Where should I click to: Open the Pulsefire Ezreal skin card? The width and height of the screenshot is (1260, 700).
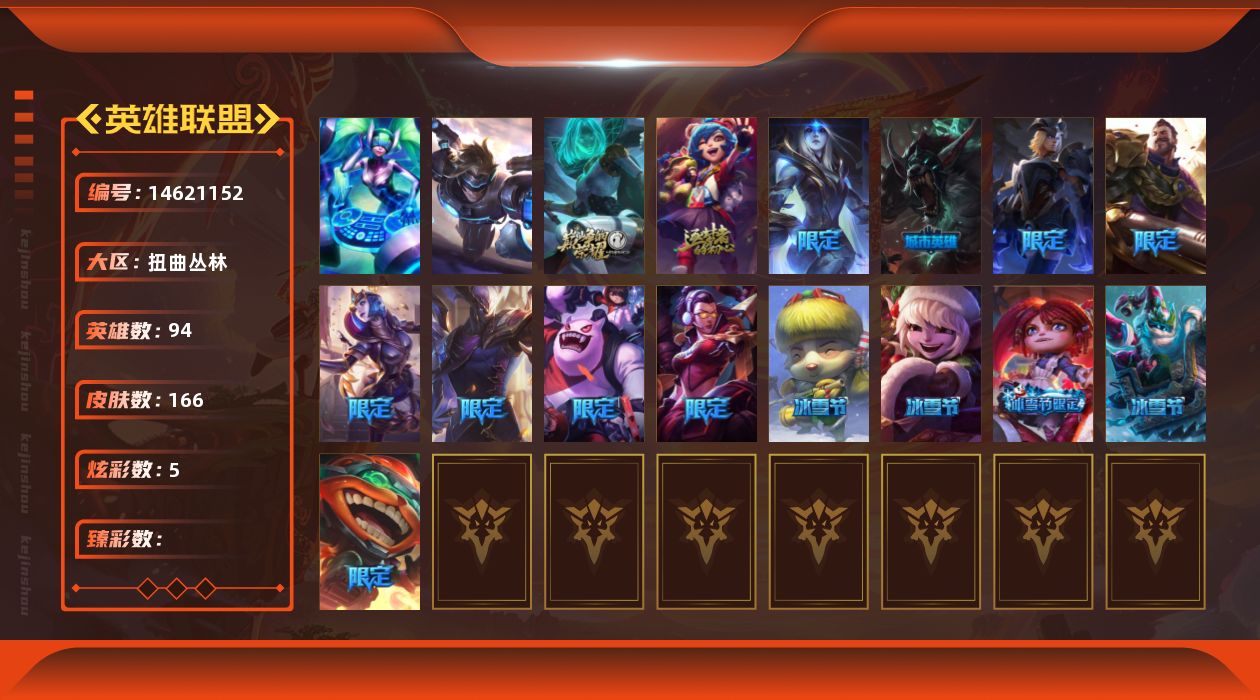(481, 196)
